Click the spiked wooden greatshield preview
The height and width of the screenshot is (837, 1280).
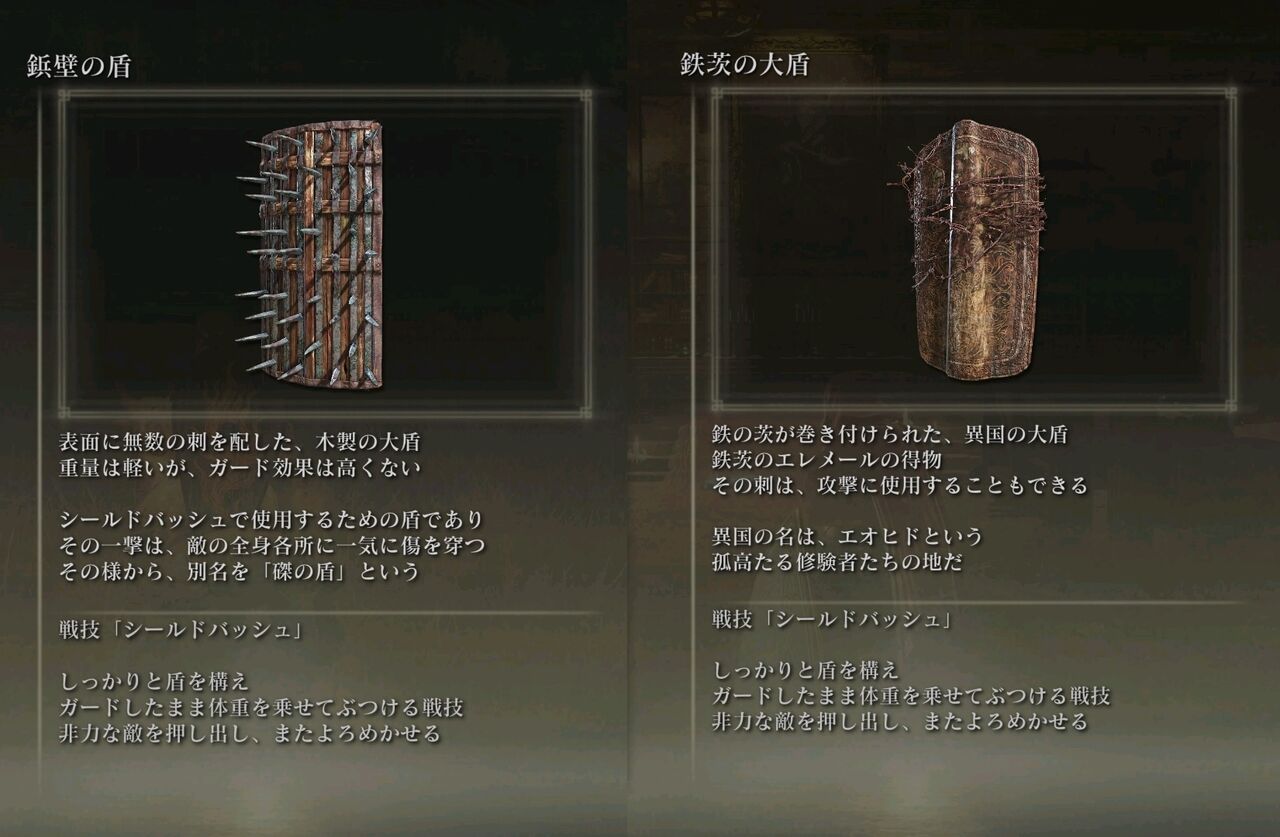320,255
